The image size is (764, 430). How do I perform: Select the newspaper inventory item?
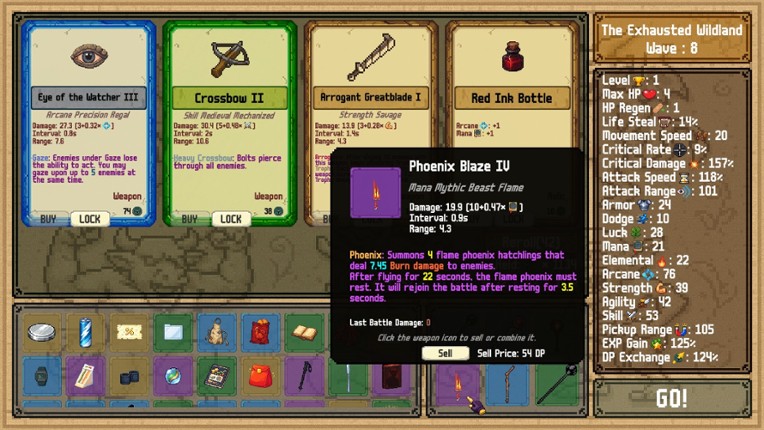(214, 378)
